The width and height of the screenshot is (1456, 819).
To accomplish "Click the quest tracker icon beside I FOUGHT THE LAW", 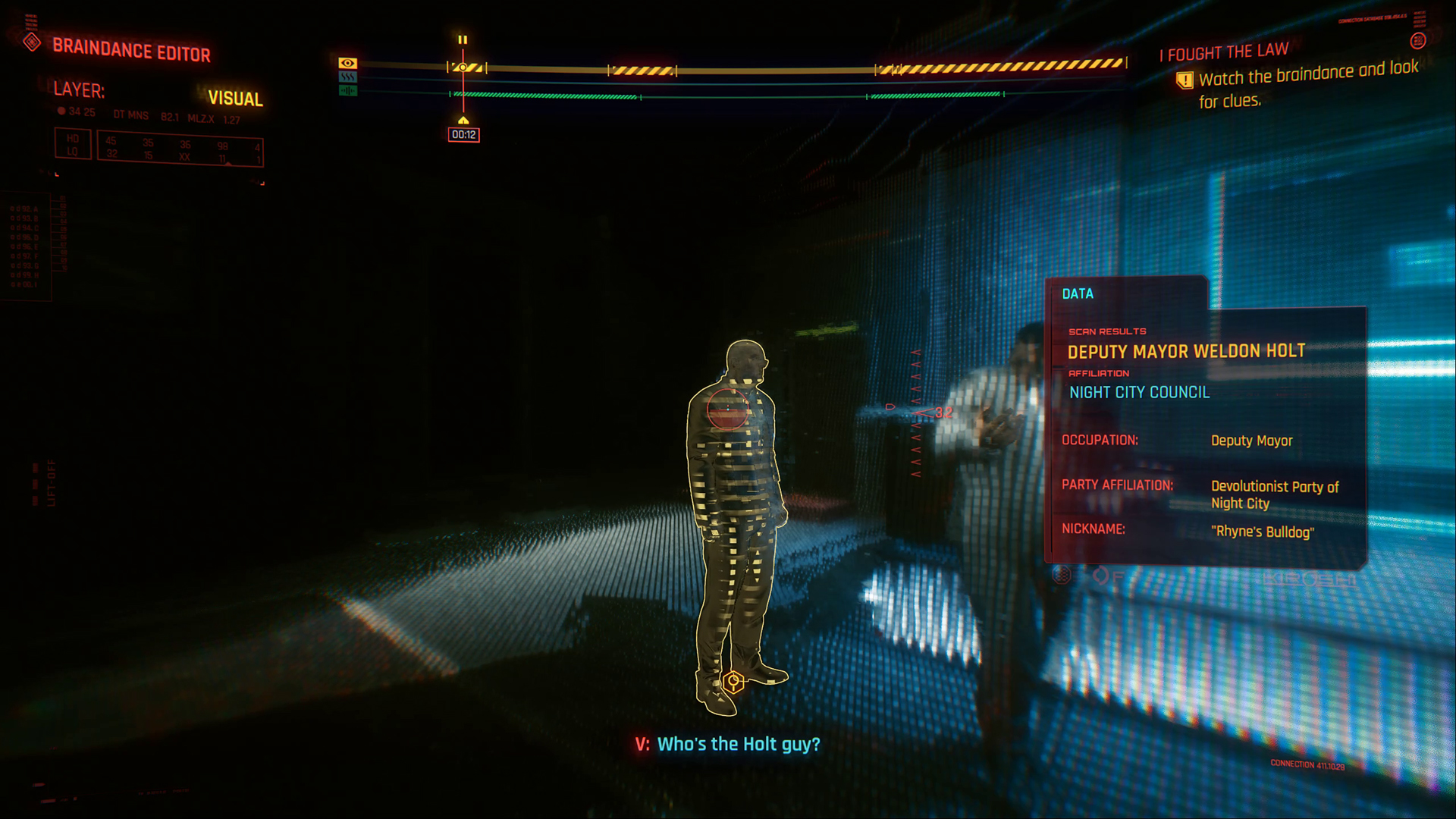I will click(1417, 41).
